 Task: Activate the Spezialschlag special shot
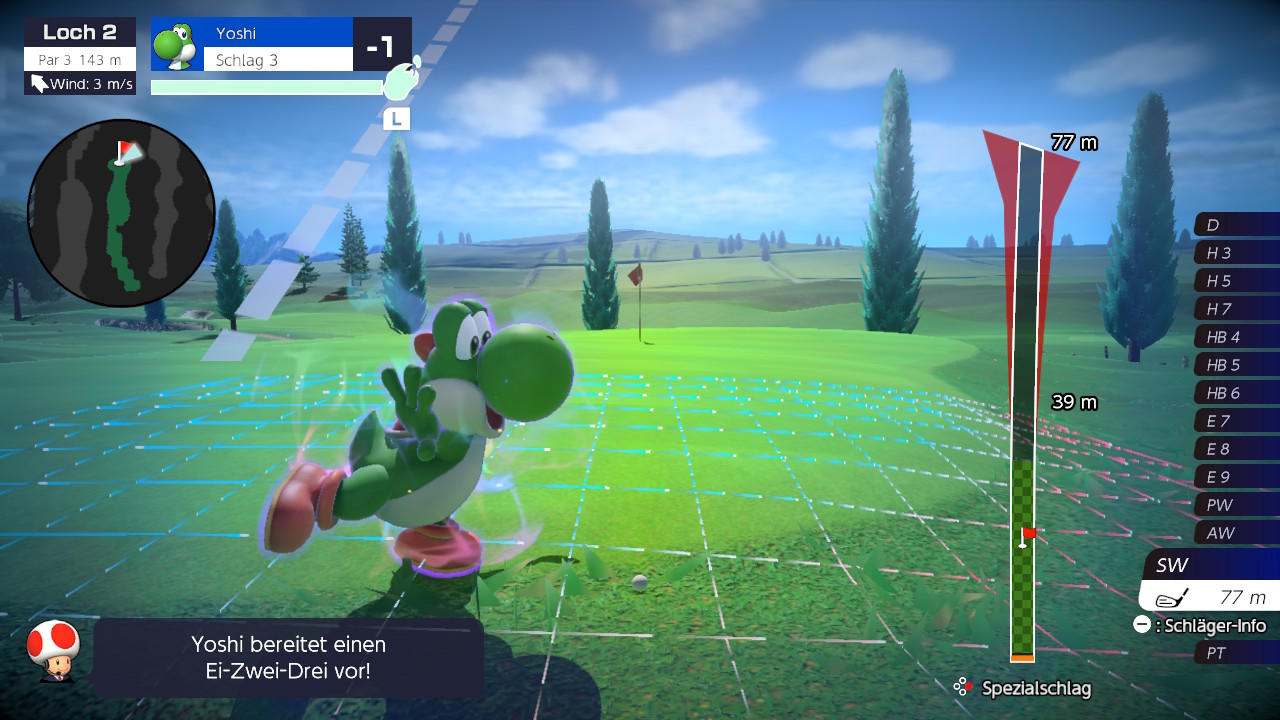point(1023,688)
